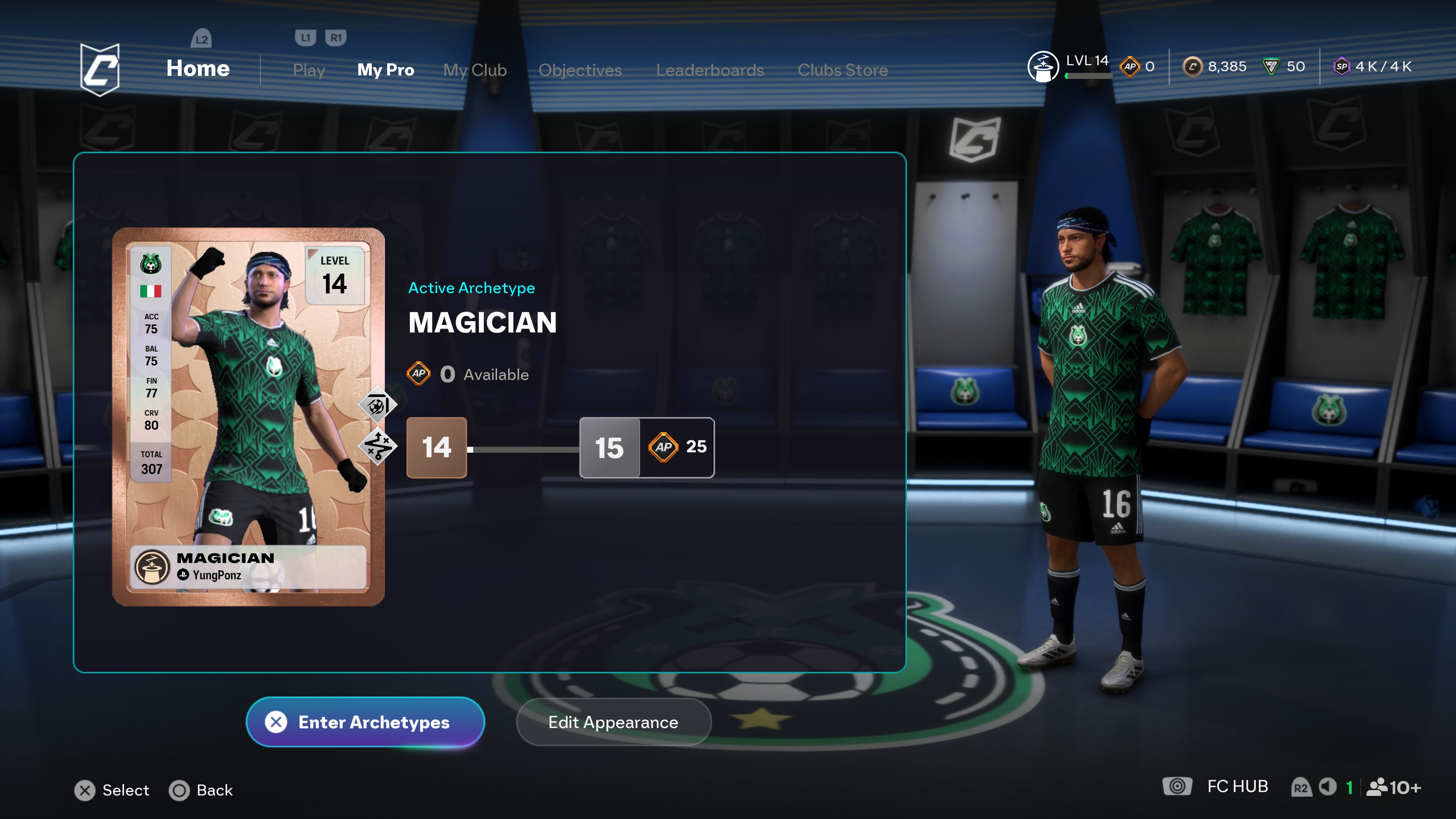Click the Clubs shield logo

tap(100, 69)
